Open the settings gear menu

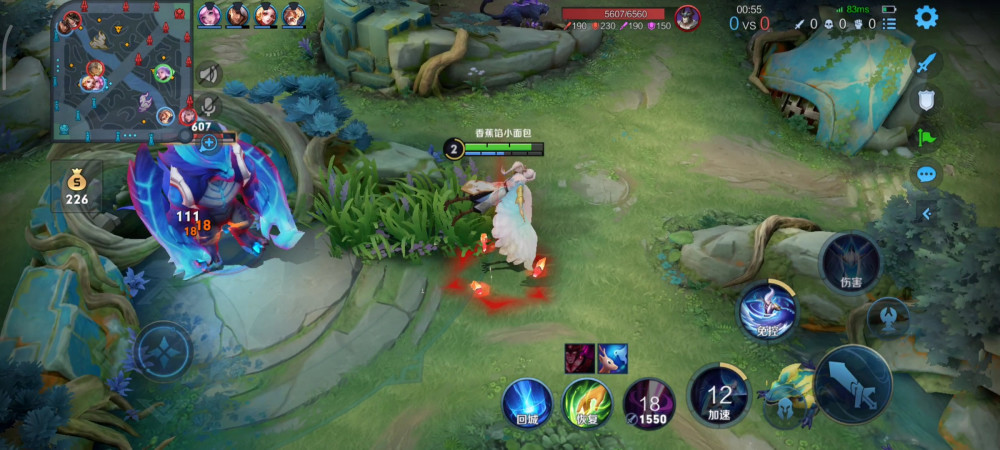tap(926, 17)
